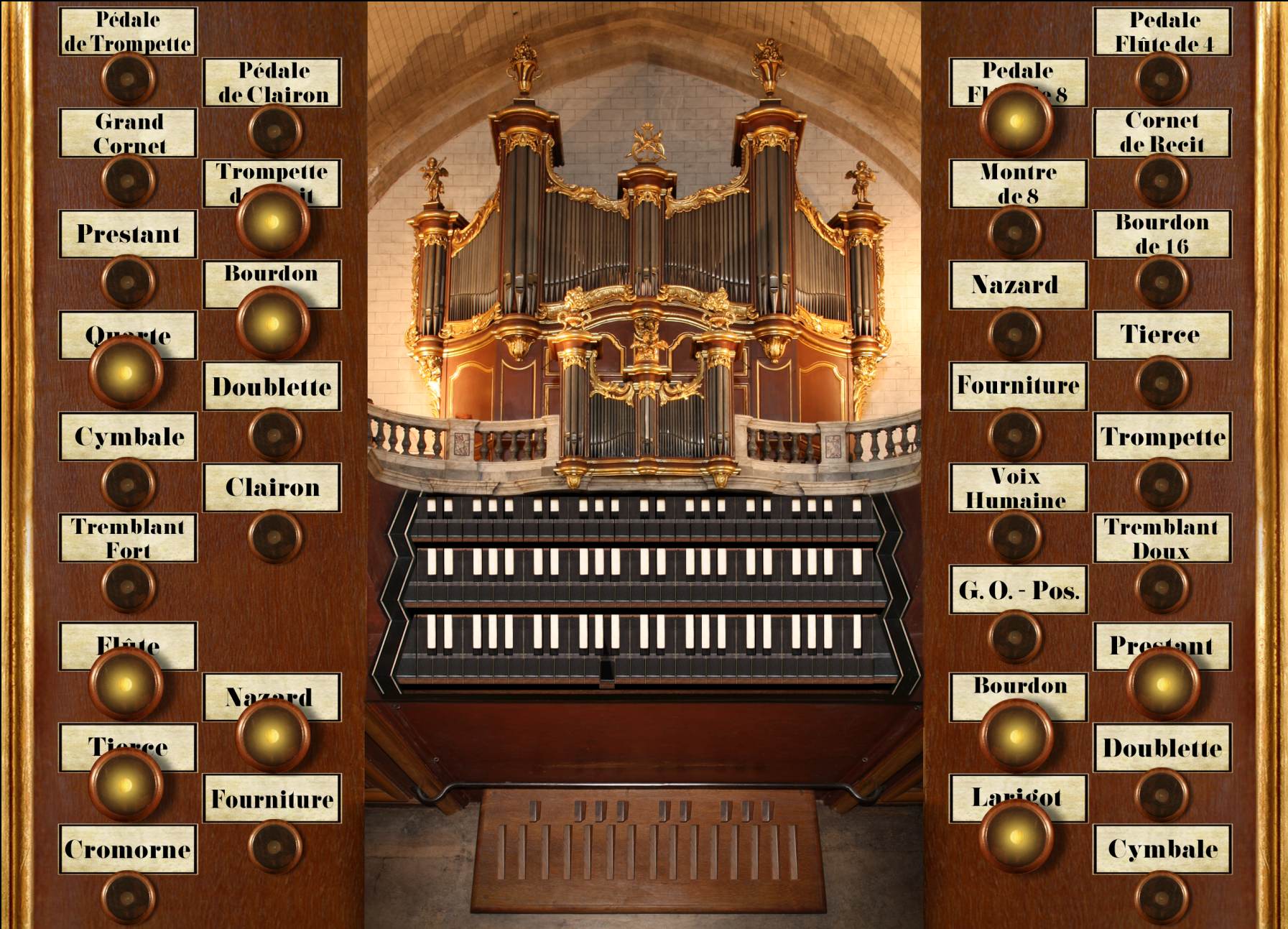Image resolution: width=1288 pixels, height=929 pixels.
Task: Activate the Pédale de Clairon stop
Action: pyautogui.click(x=274, y=131)
